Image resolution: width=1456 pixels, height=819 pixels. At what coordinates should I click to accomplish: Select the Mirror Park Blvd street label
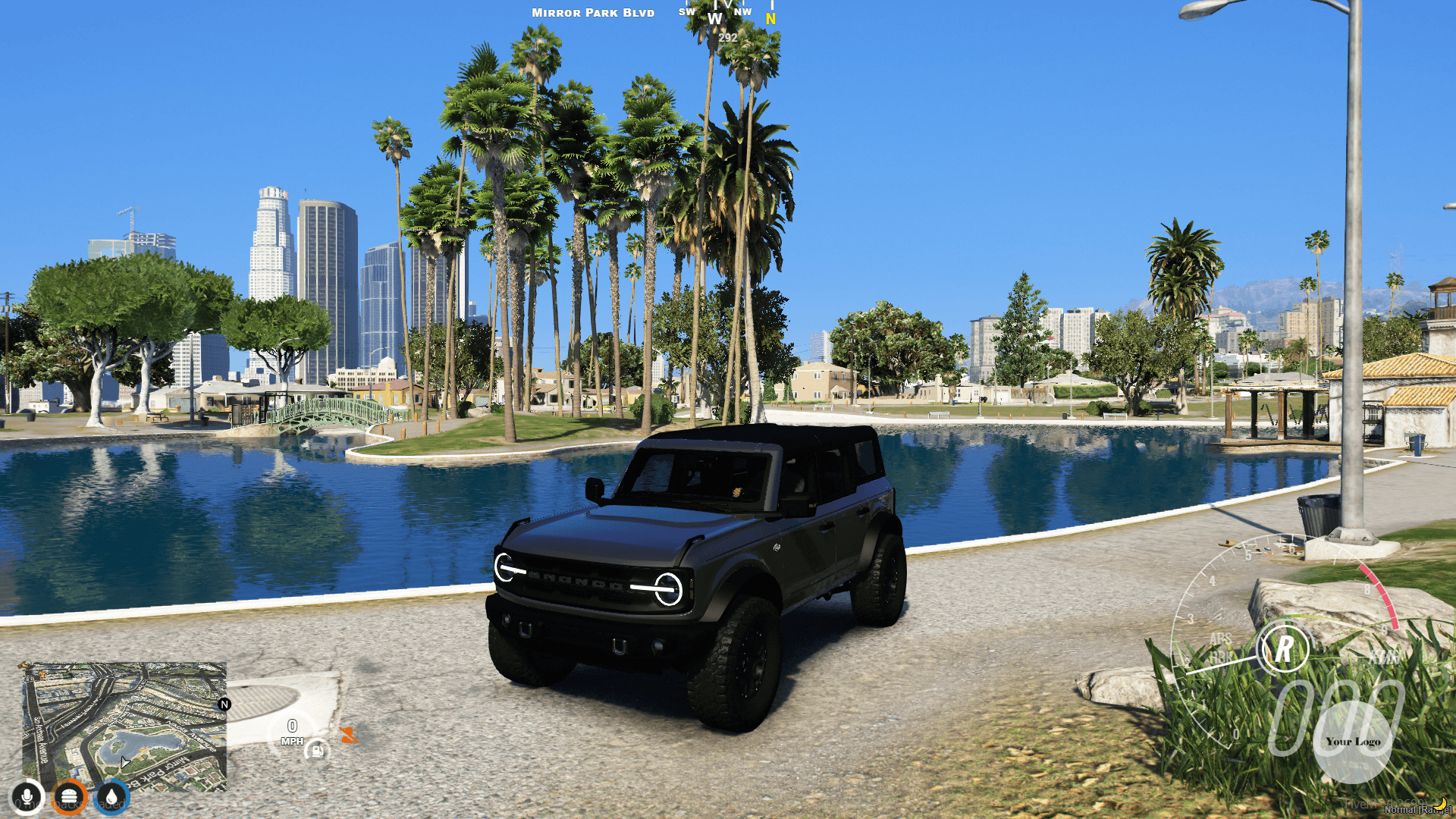click(592, 13)
